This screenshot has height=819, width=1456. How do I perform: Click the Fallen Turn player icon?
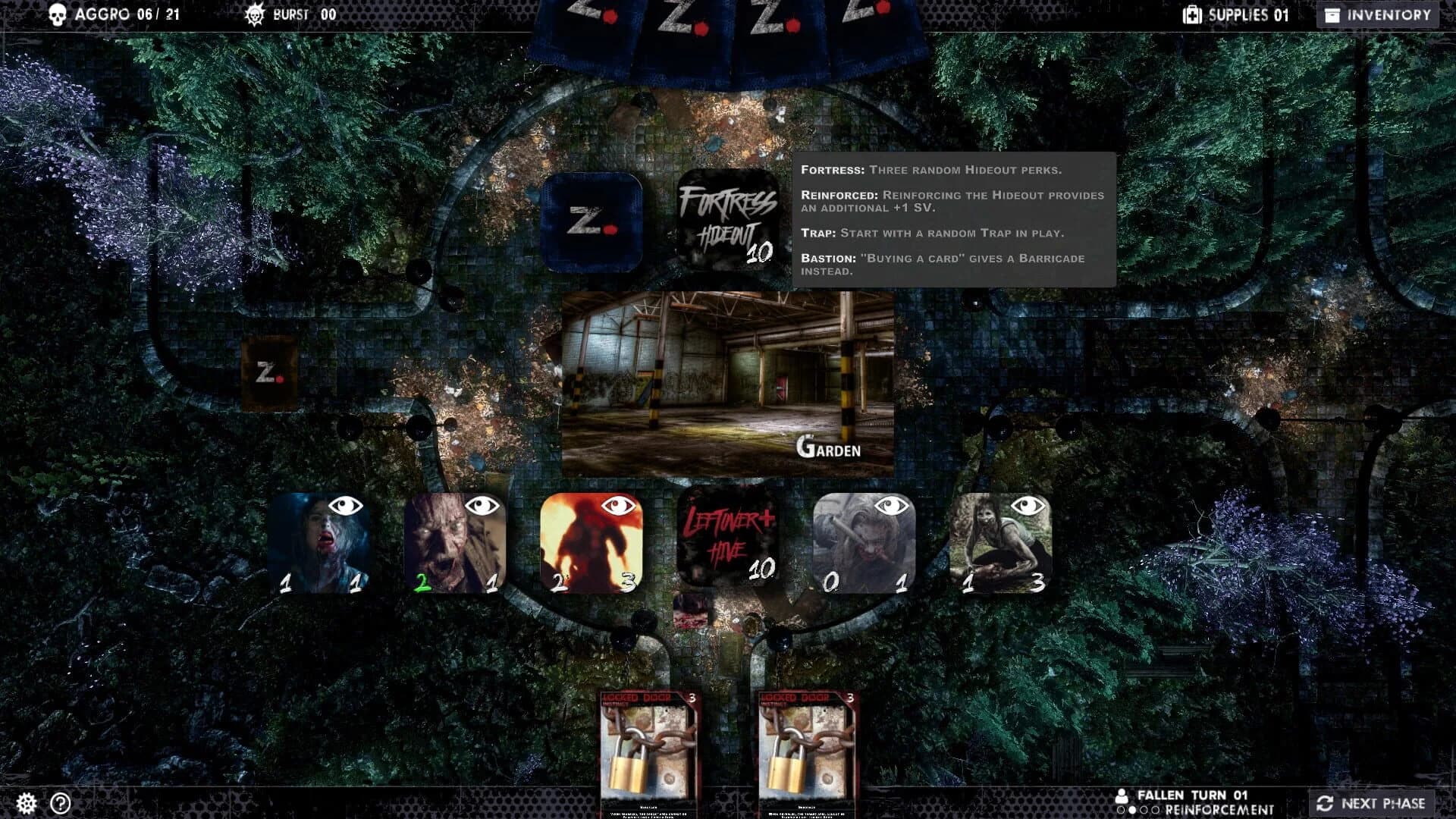point(1121,797)
